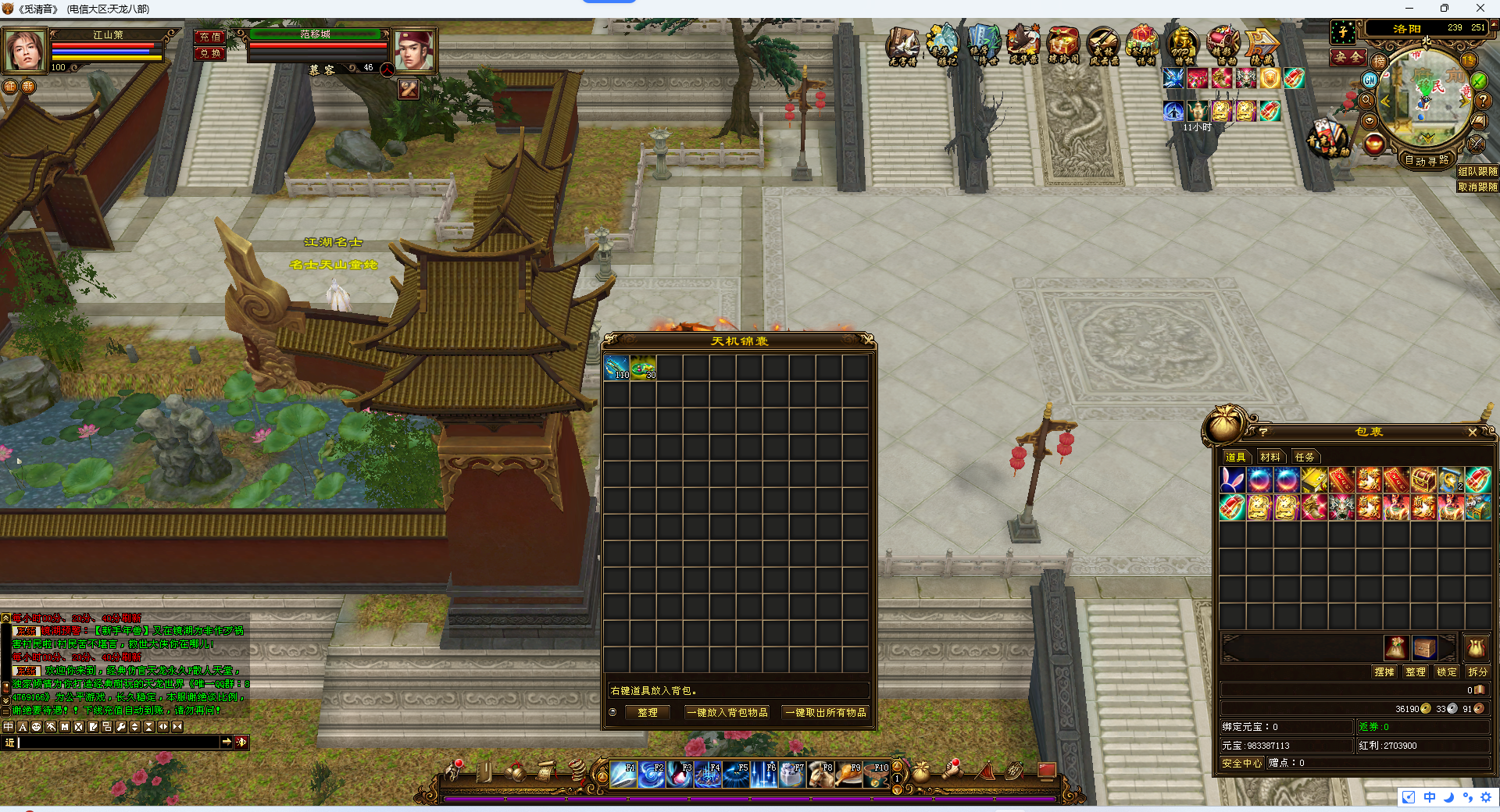Focus the chat input field
The image size is (1500, 812).
[x=117, y=742]
